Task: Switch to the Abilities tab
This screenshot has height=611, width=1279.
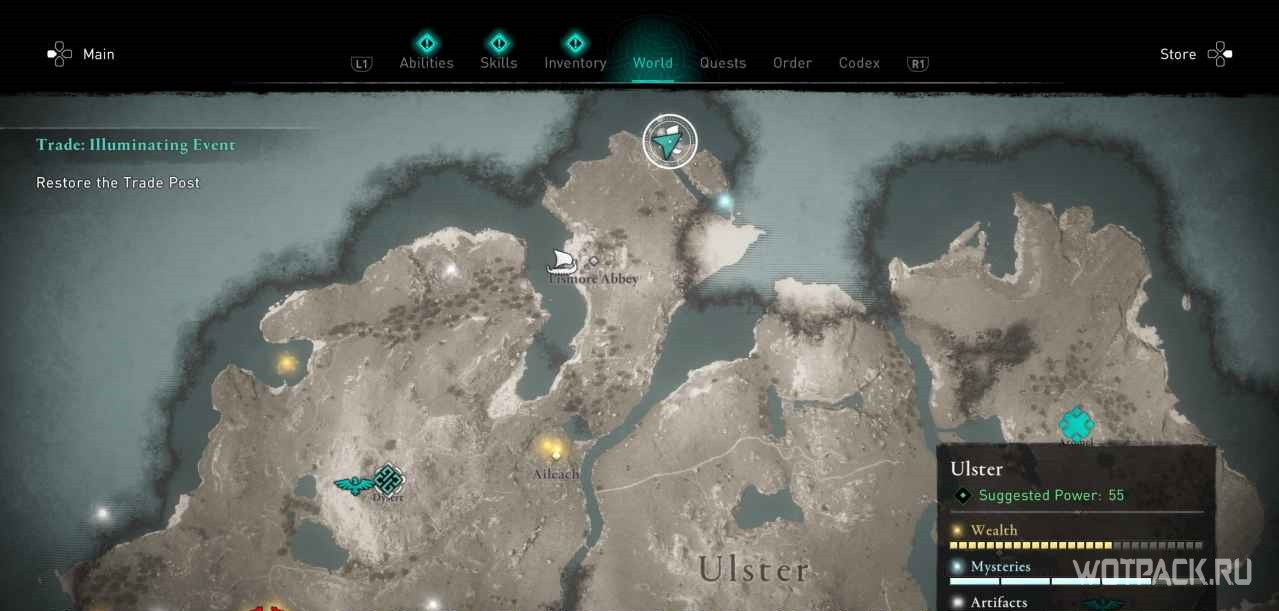Action: (426, 62)
